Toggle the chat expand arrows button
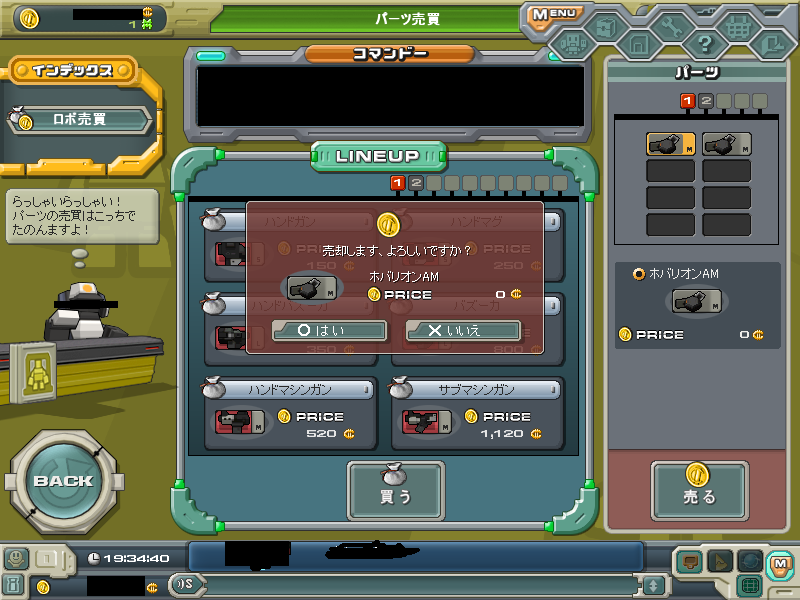This screenshot has width=800, height=600. coord(653,585)
